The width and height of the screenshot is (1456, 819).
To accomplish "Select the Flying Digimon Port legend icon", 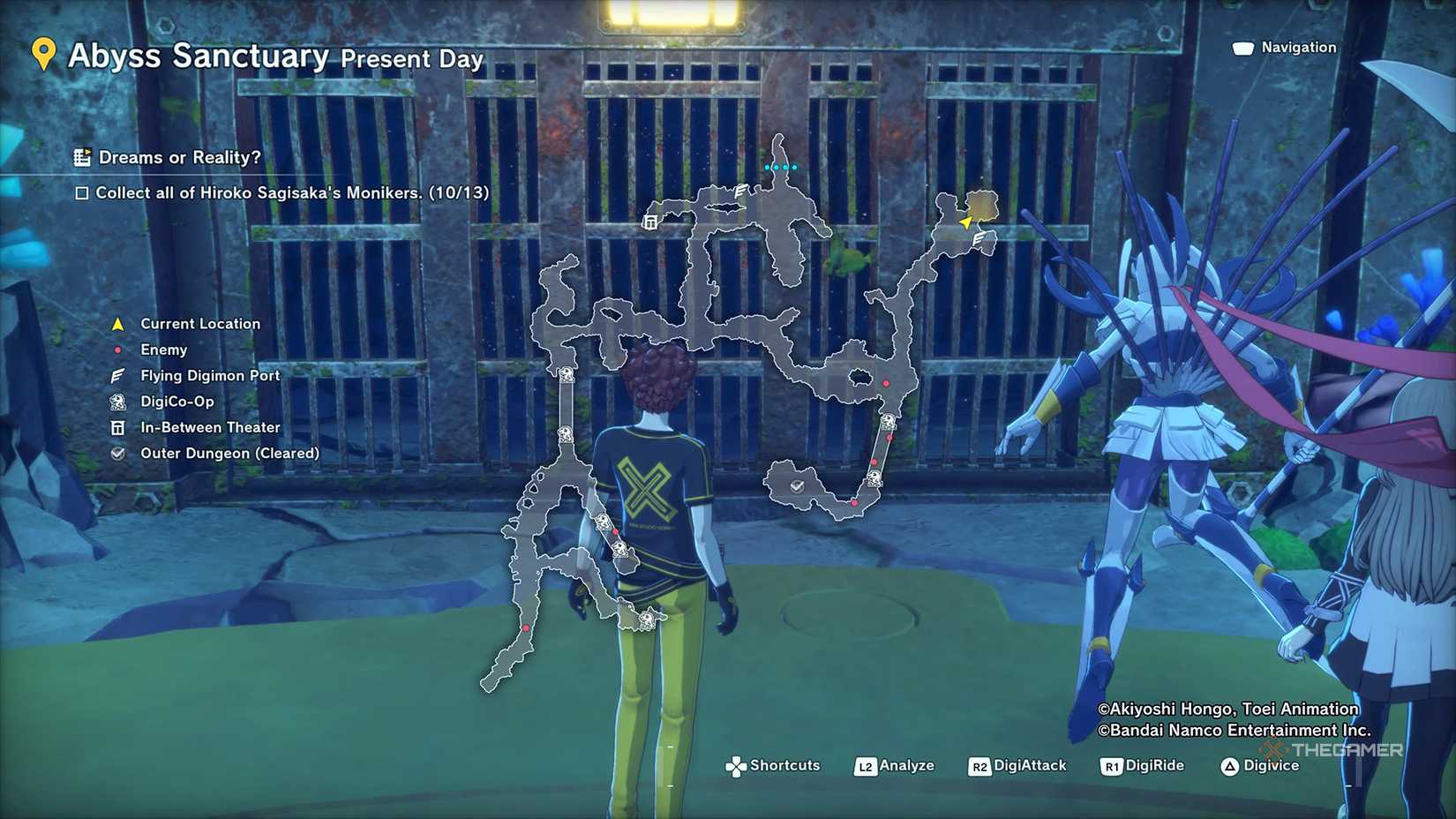I will tap(117, 375).
